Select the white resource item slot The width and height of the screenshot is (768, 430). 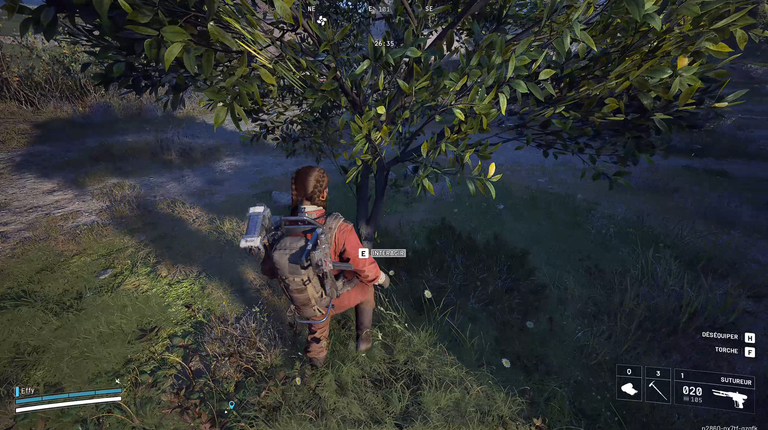(x=629, y=389)
